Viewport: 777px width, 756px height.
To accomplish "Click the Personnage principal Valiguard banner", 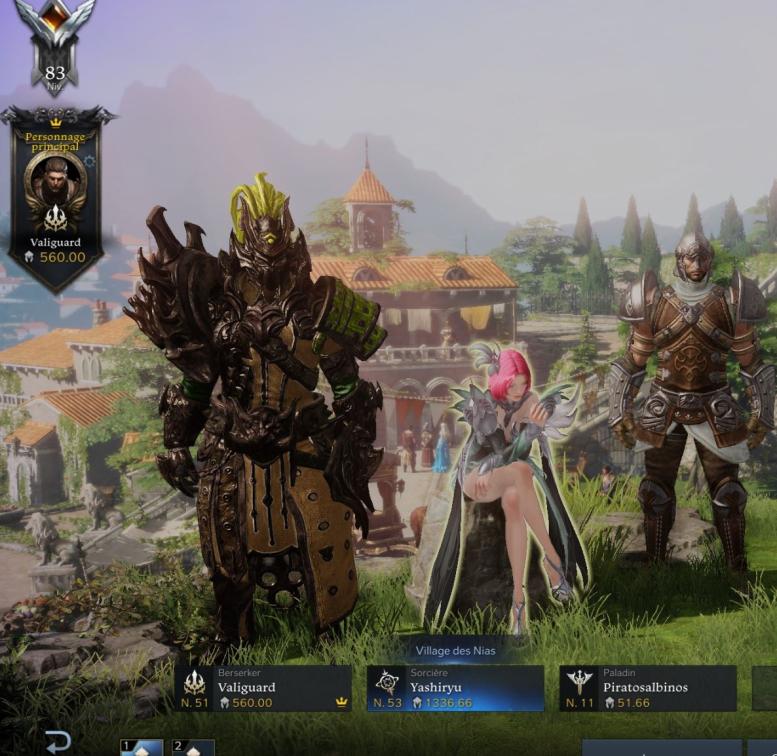I will point(56,200).
